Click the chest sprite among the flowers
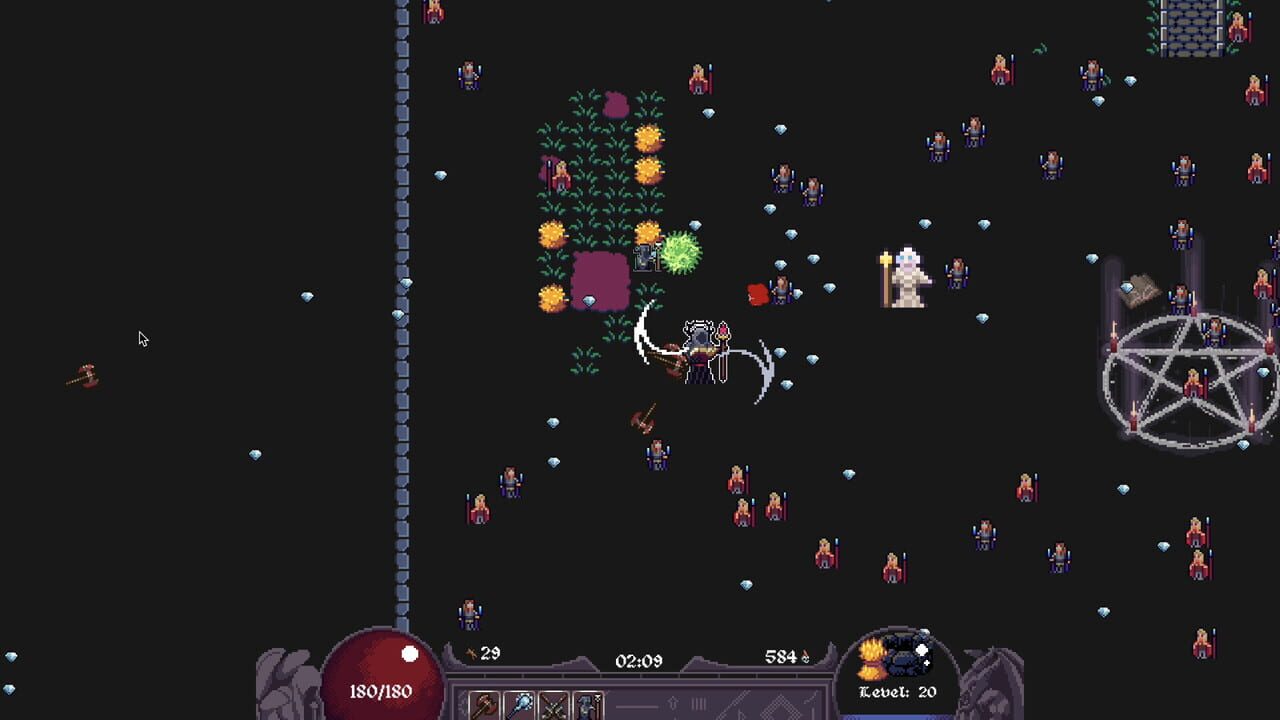The width and height of the screenshot is (1280, 720). [x=645, y=255]
